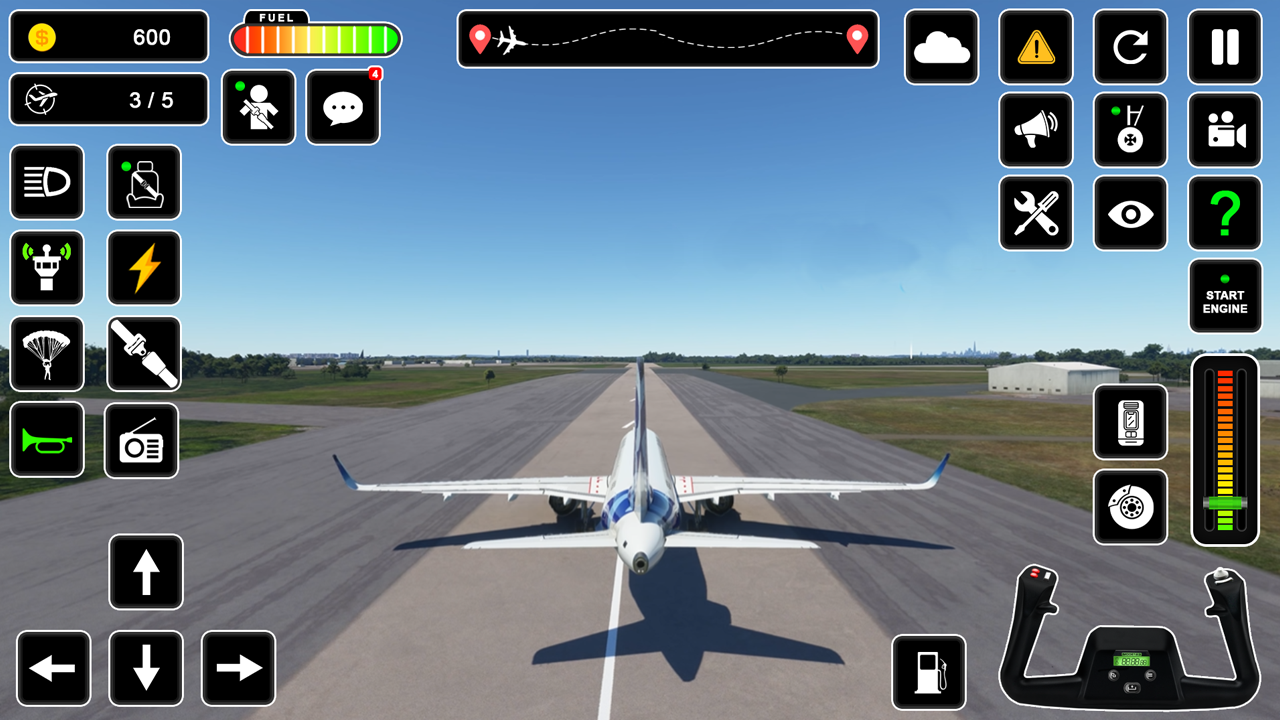Sound the green horn
1280x720 pixels.
pos(47,440)
